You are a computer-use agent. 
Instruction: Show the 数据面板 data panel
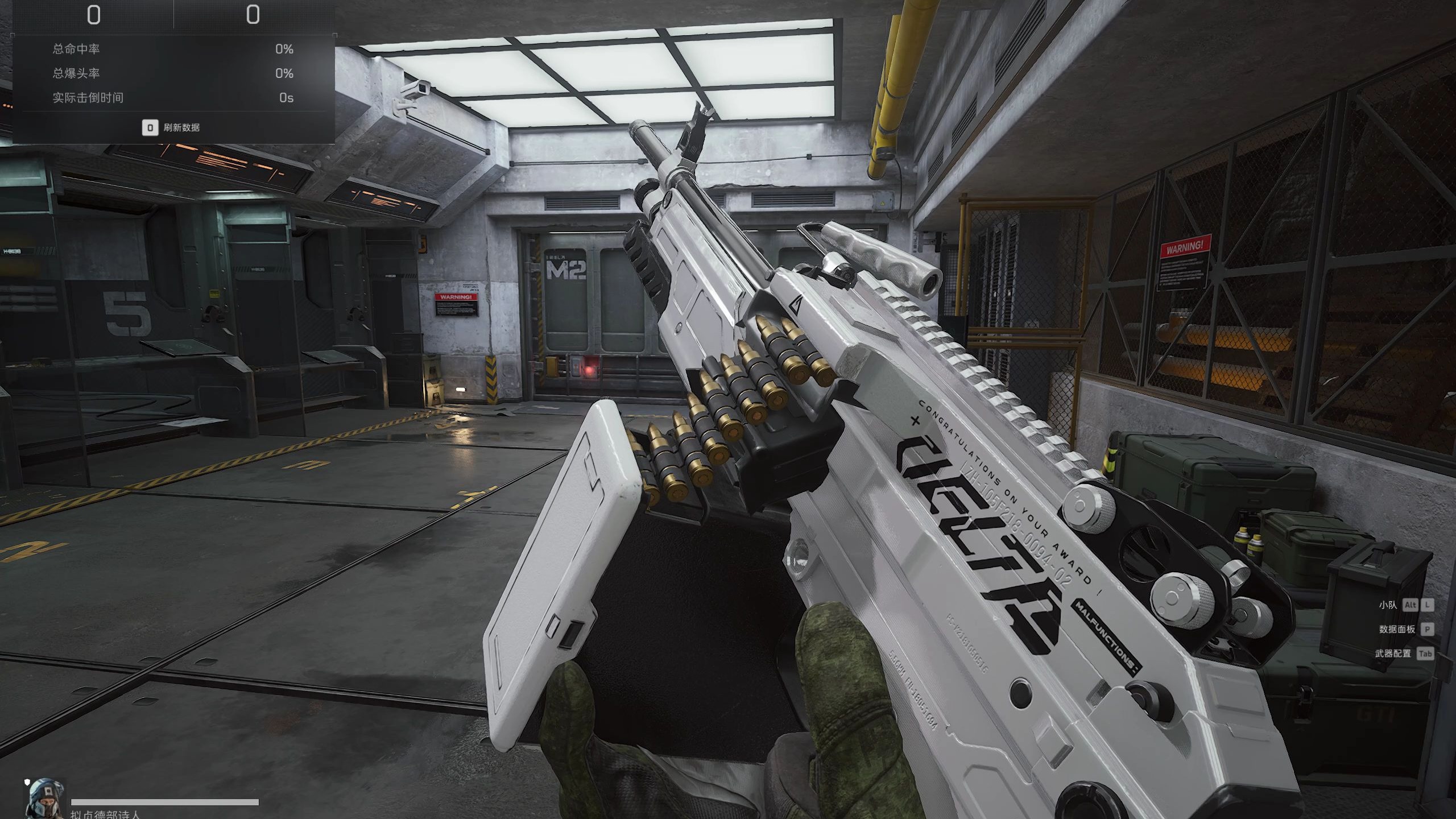point(1396,629)
